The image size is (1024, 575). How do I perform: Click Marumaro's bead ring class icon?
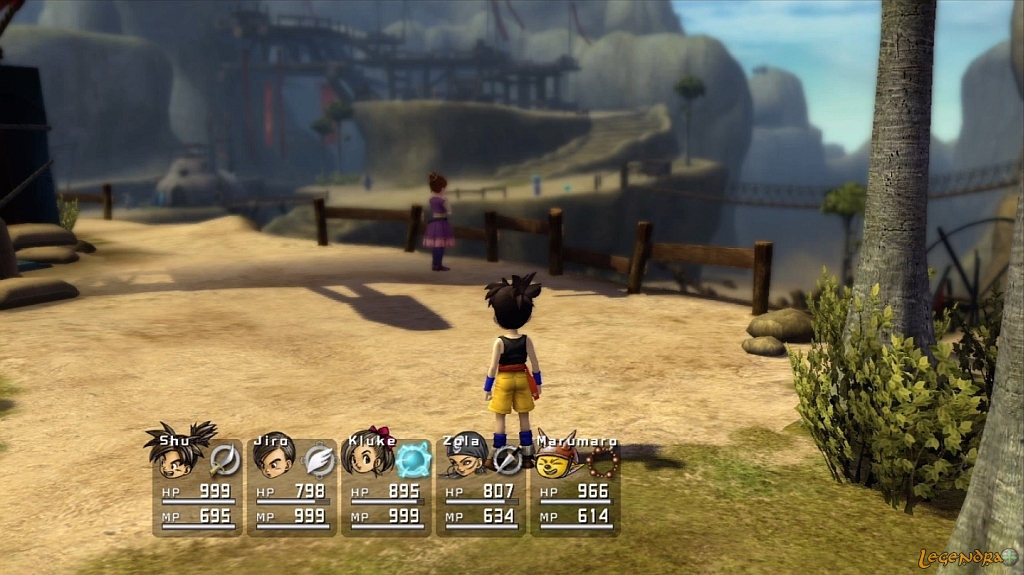point(603,460)
